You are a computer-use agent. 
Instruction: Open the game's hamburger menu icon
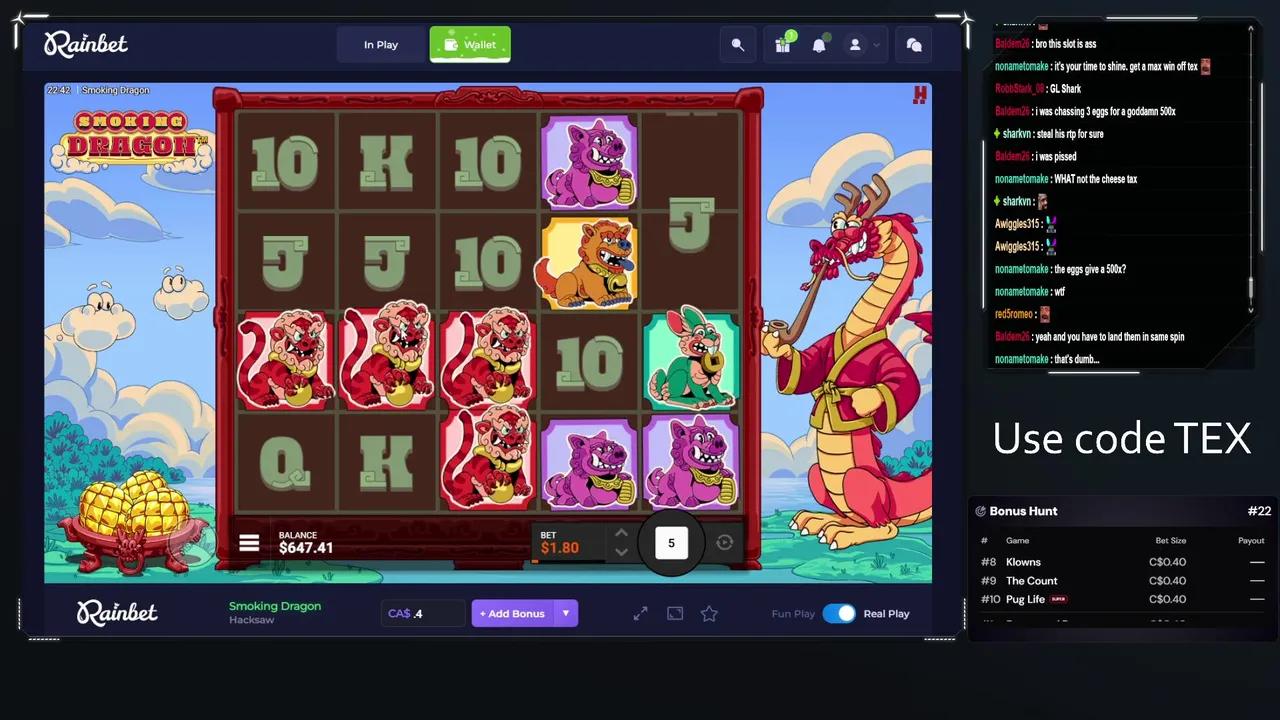[248, 543]
